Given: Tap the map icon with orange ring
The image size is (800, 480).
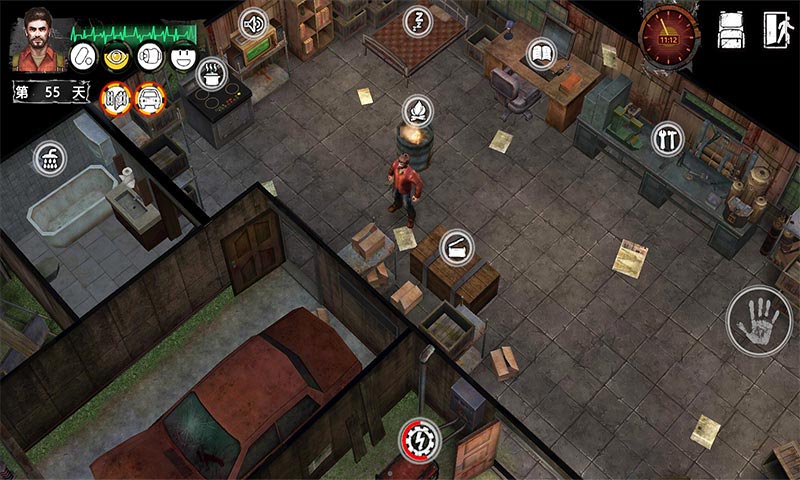Looking at the screenshot, I should 116,98.
